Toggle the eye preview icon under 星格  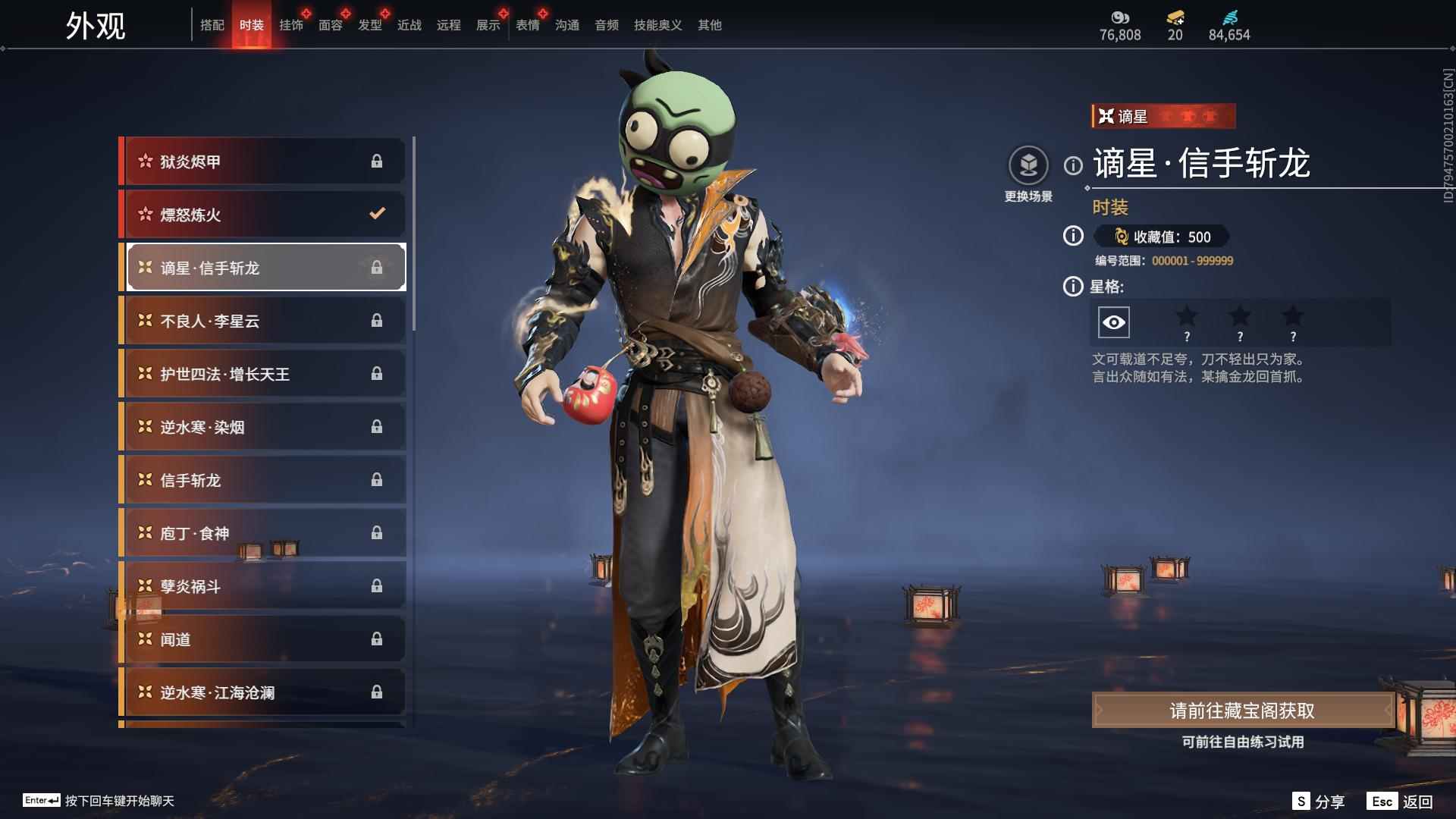coord(1113,322)
